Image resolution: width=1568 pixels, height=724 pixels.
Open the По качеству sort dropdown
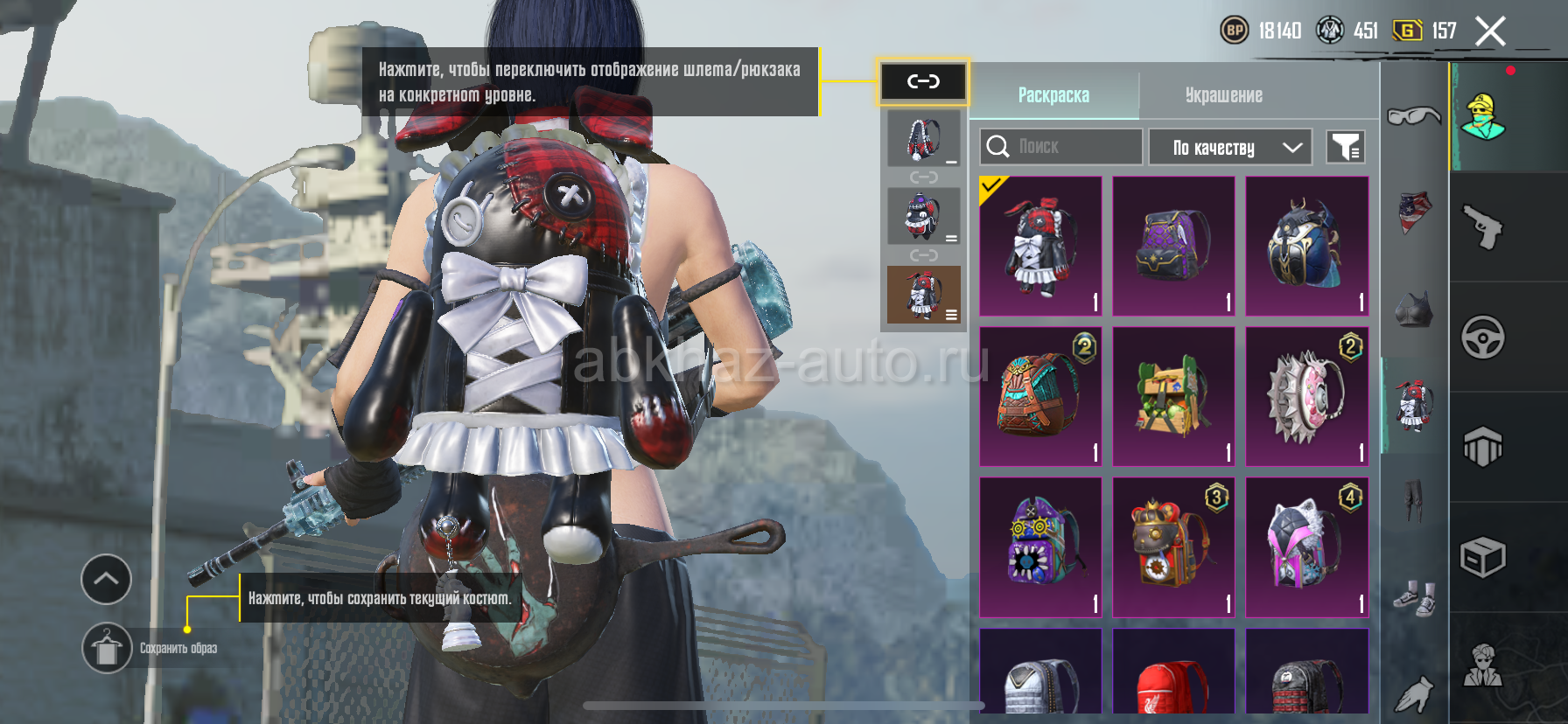tap(1229, 148)
